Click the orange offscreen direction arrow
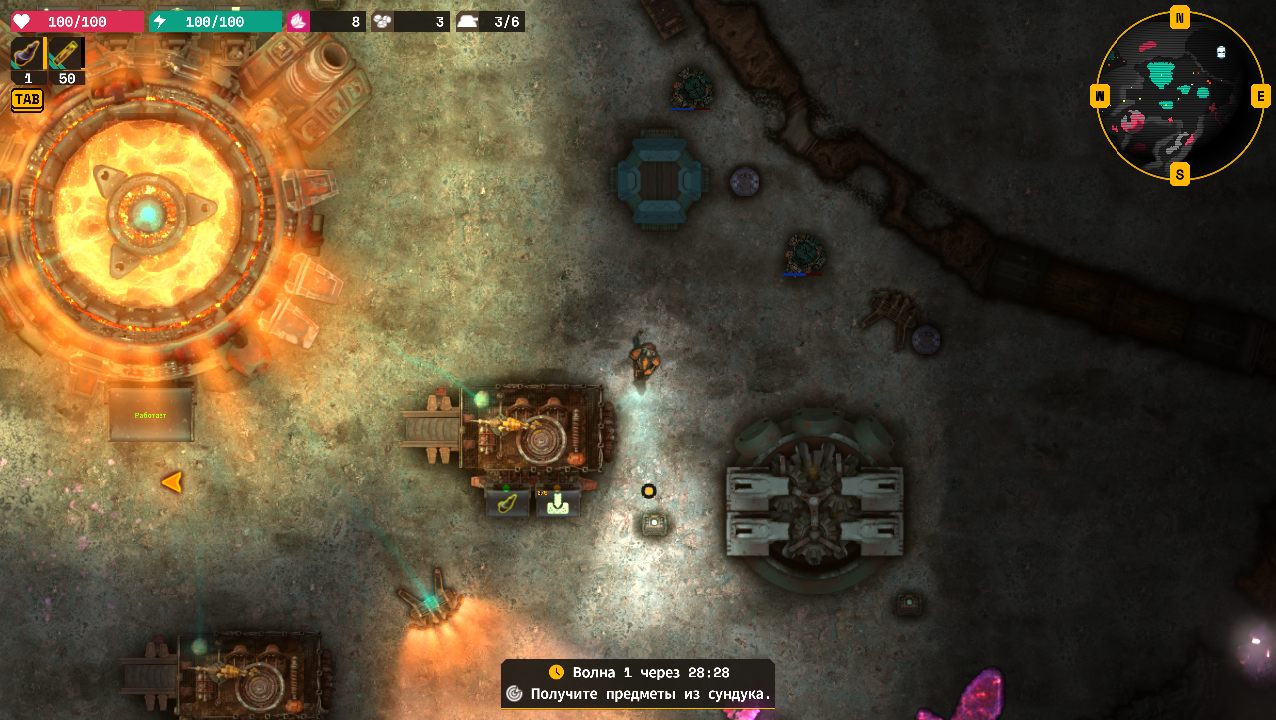This screenshot has height=720, width=1276. point(172,482)
